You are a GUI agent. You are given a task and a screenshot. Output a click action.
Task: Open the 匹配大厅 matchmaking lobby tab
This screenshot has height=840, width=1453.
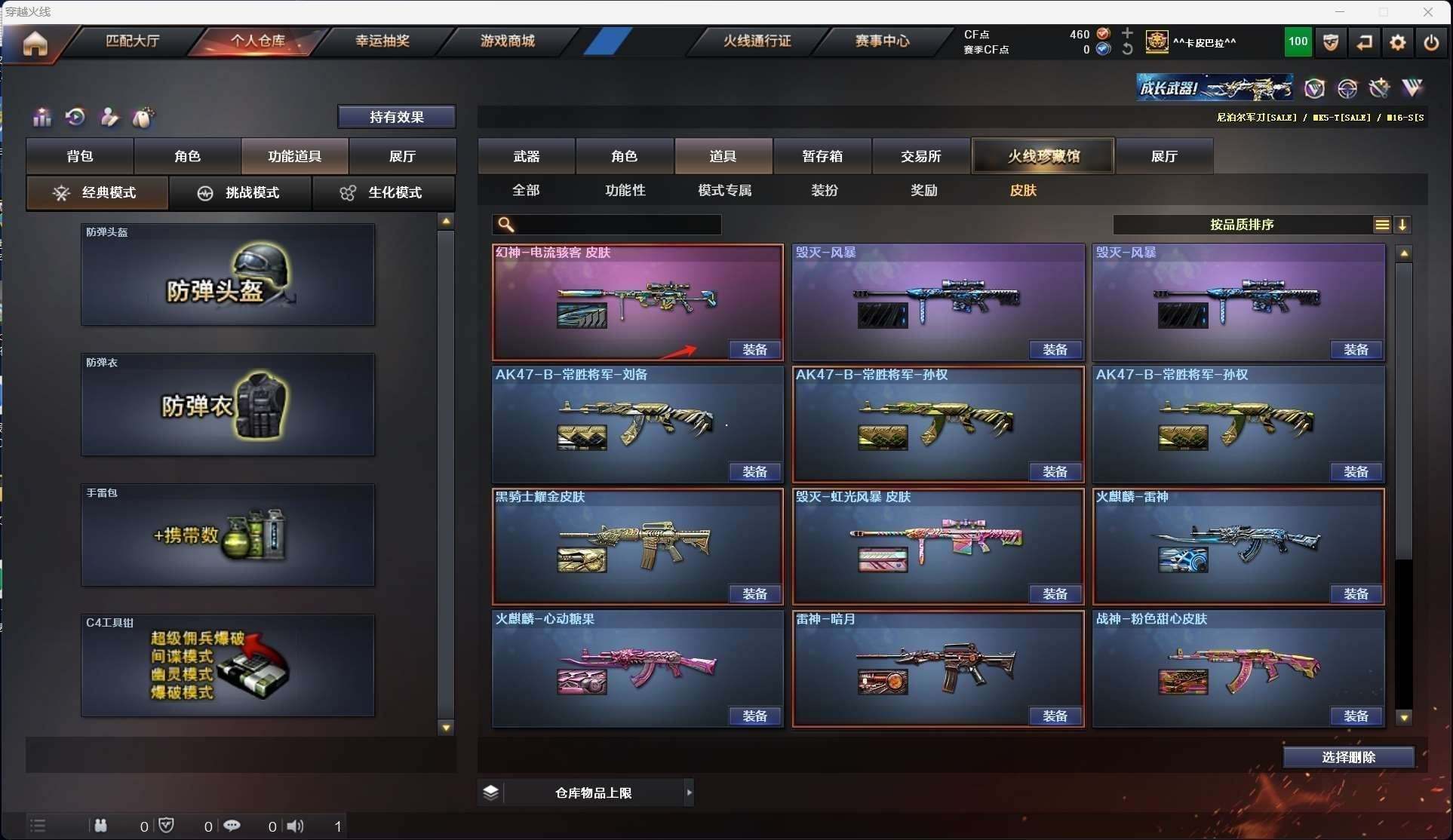(133, 41)
